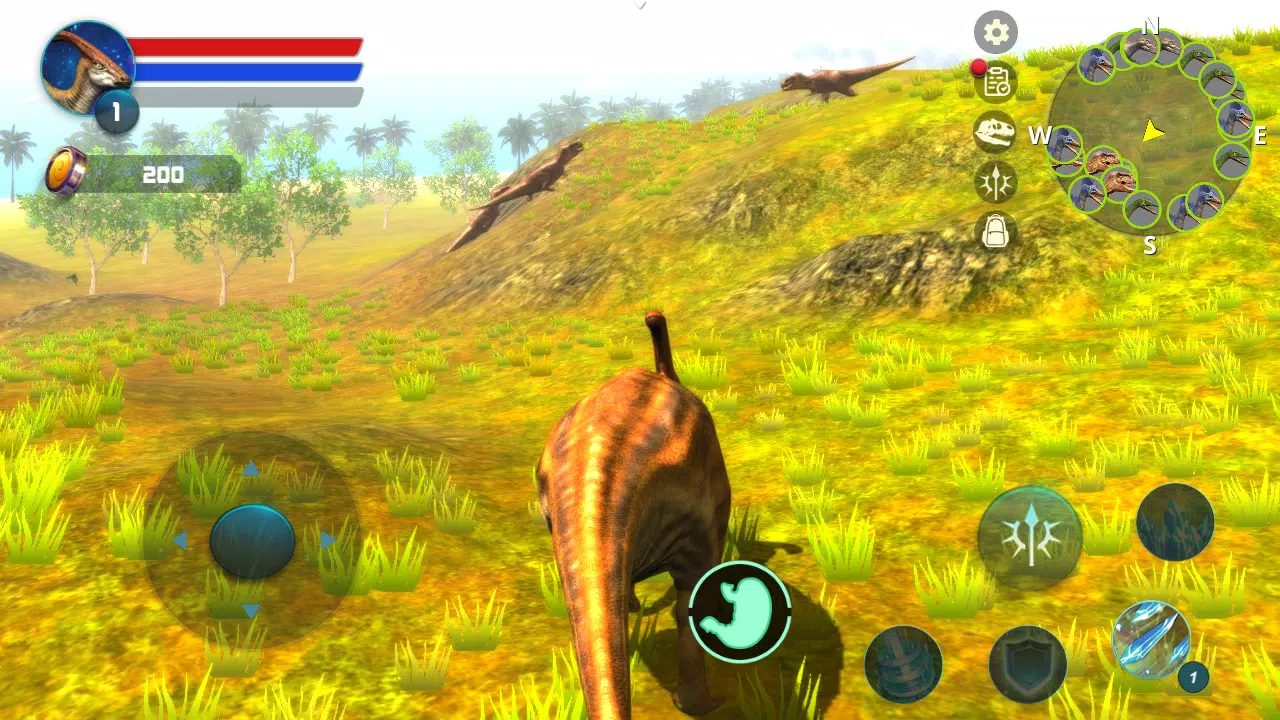Screen dimensions: 1280x720
Task: Use the crystal shard ability
Action: click(x=1175, y=523)
